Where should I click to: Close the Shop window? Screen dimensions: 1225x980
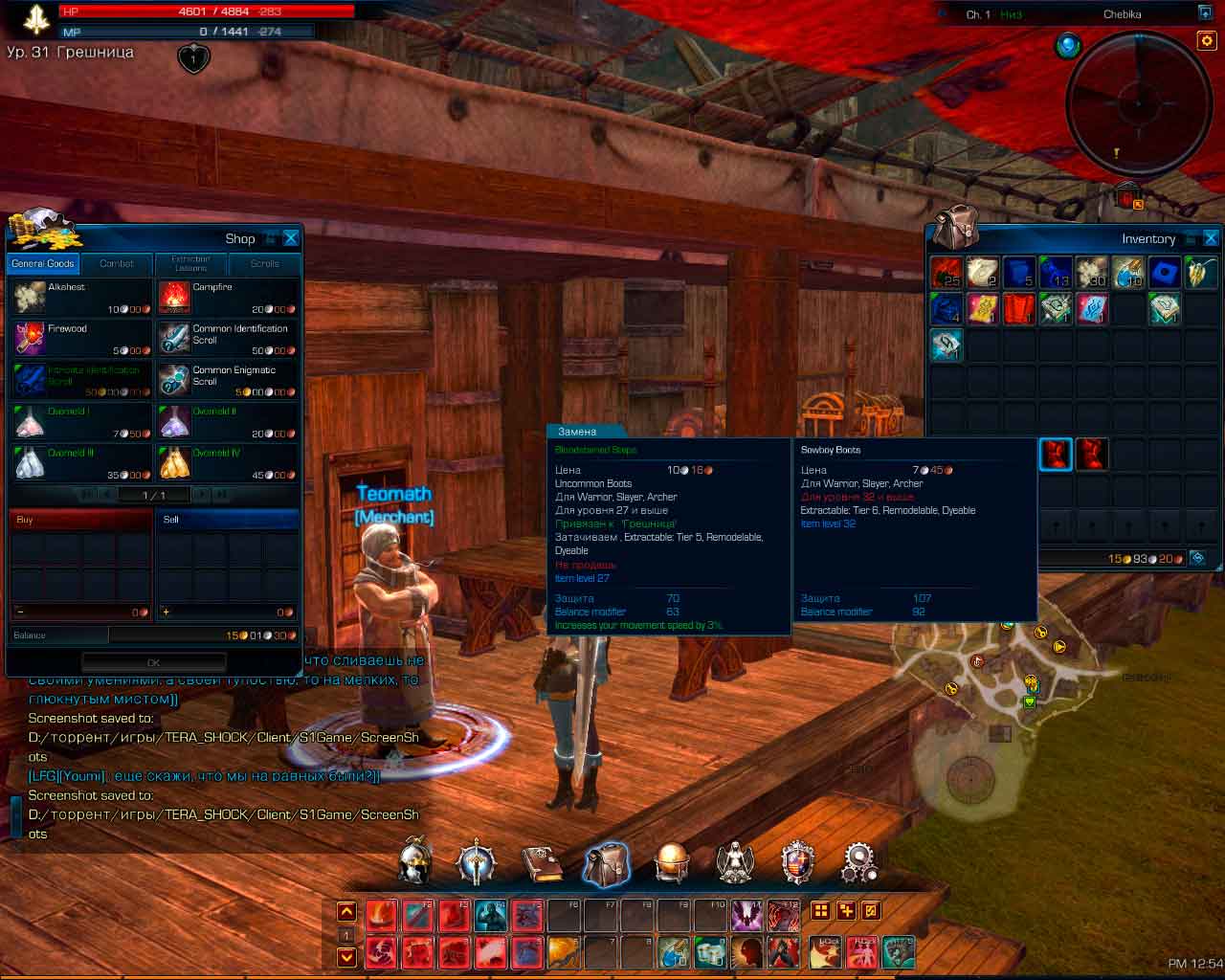(x=291, y=238)
